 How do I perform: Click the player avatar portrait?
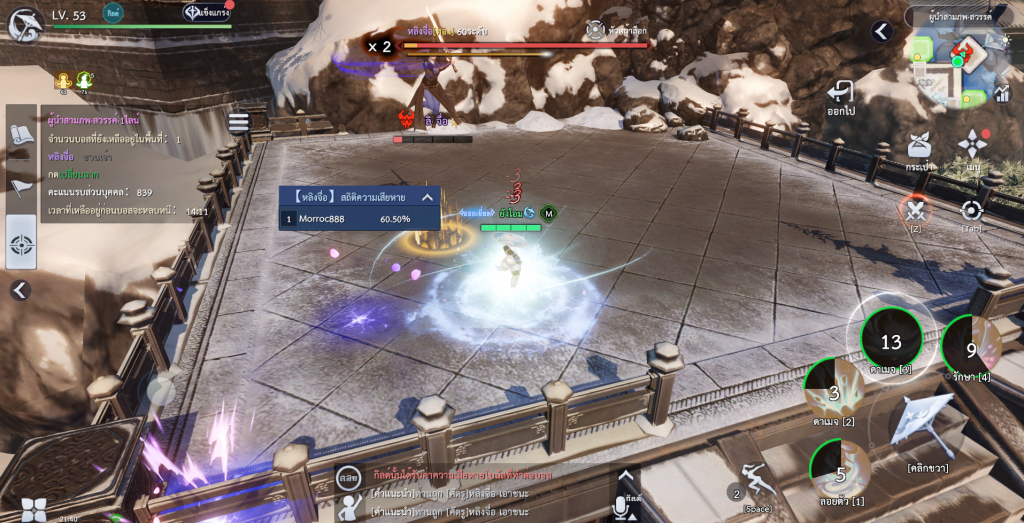pos(24,22)
